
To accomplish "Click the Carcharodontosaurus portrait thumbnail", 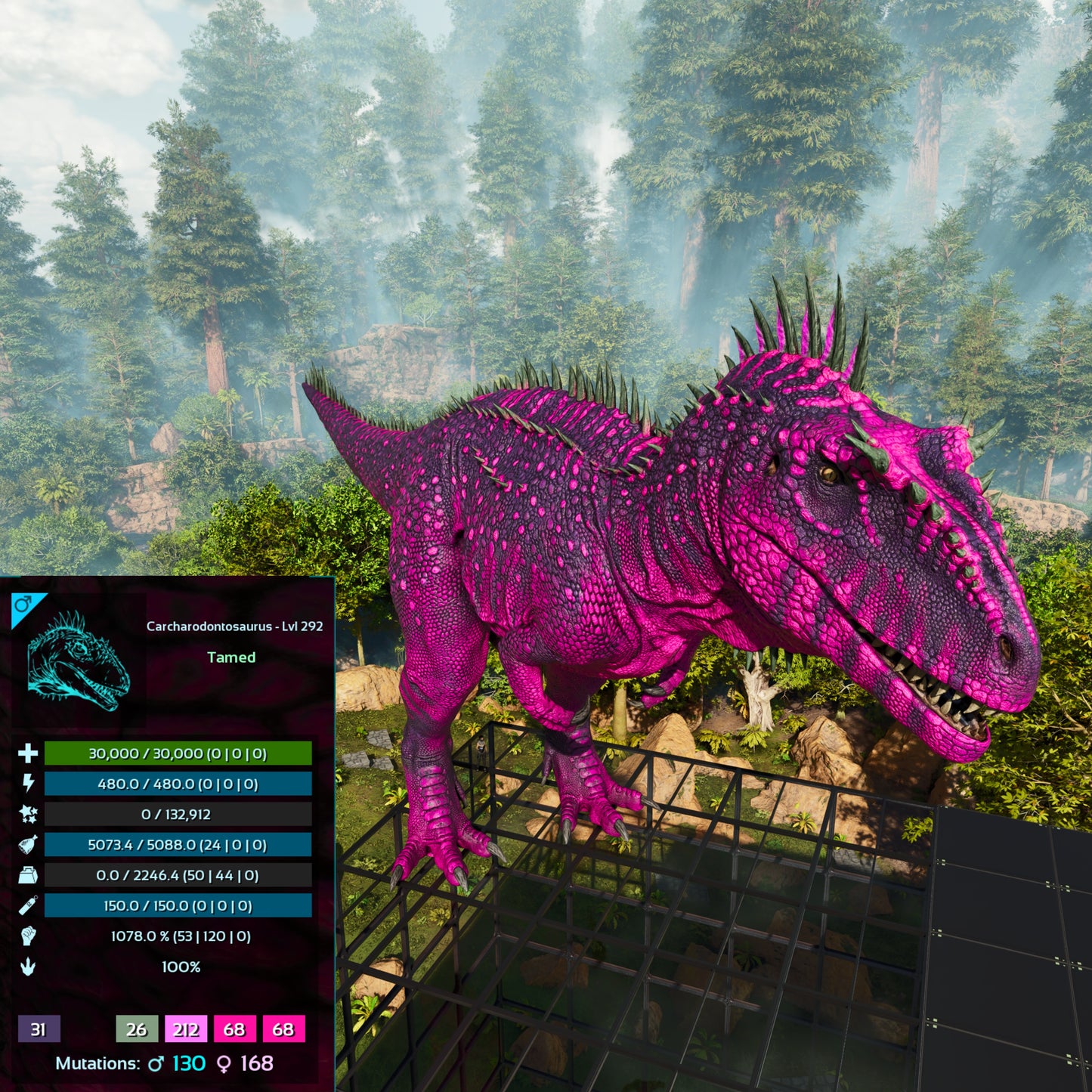I will [79, 662].
